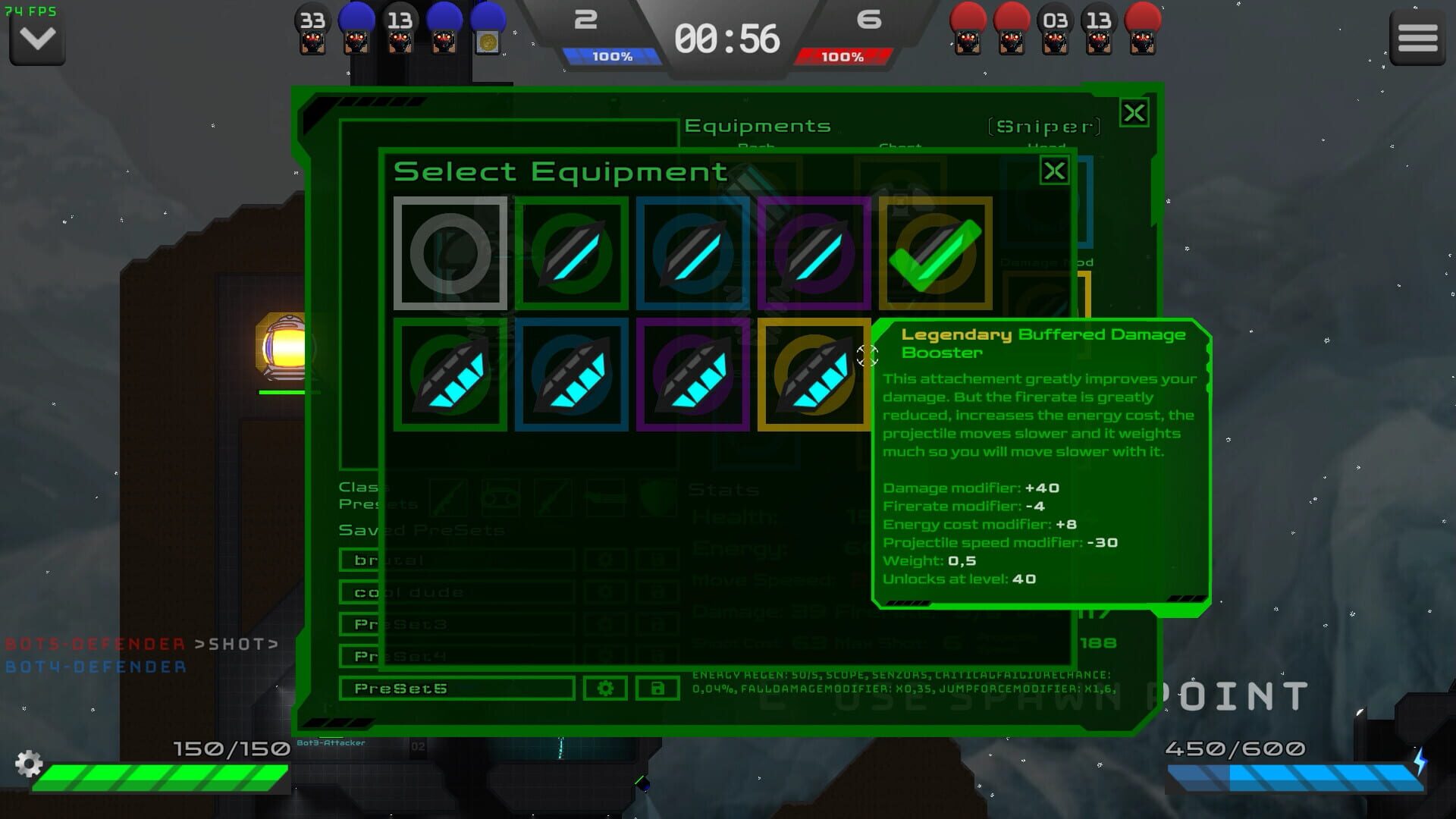The width and height of the screenshot is (1456, 819).
Task: Click the save icon beside PreSet5
Action: click(x=657, y=689)
